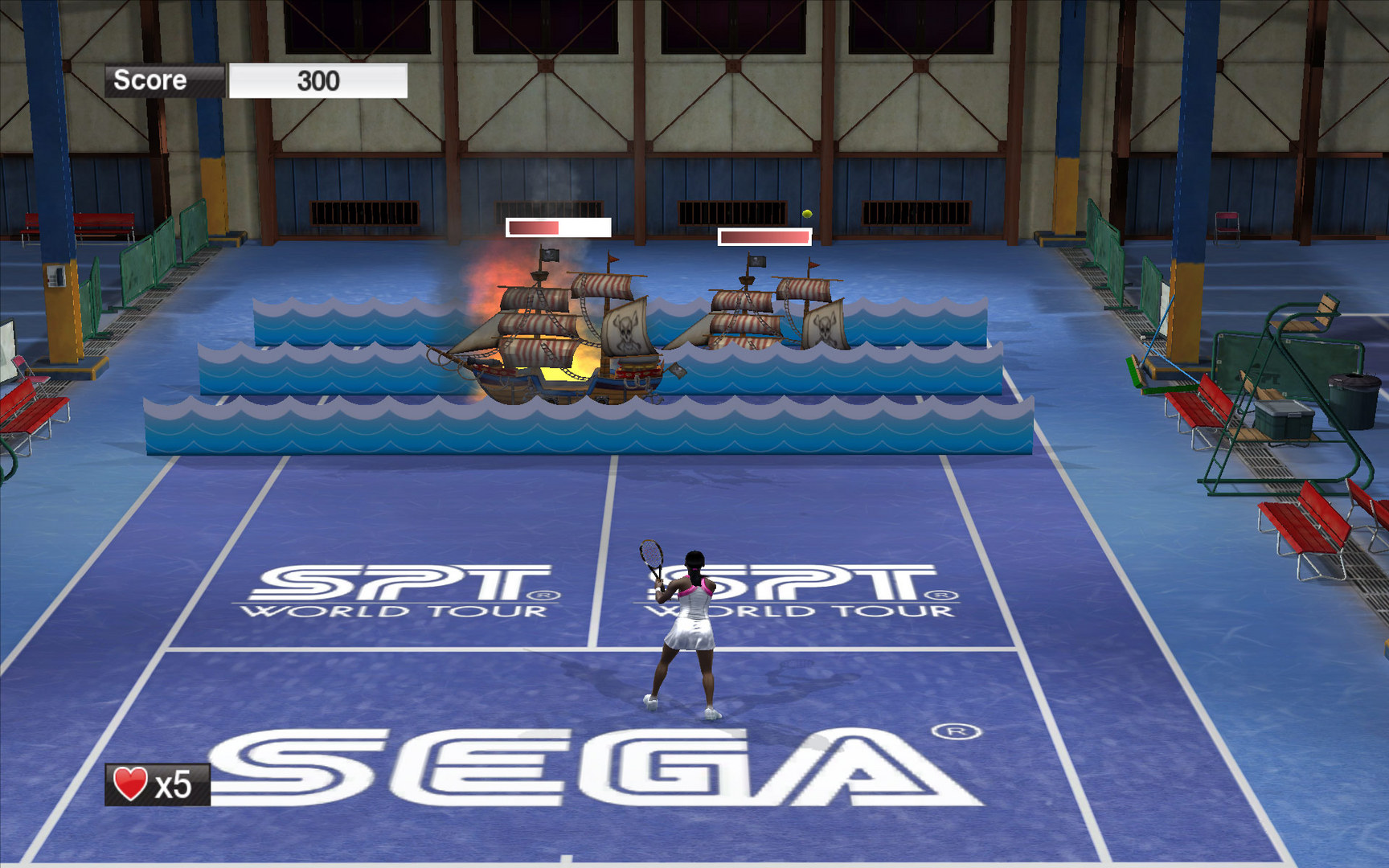
Task: Click the tennis ball above the ships
Action: pyautogui.click(x=806, y=213)
